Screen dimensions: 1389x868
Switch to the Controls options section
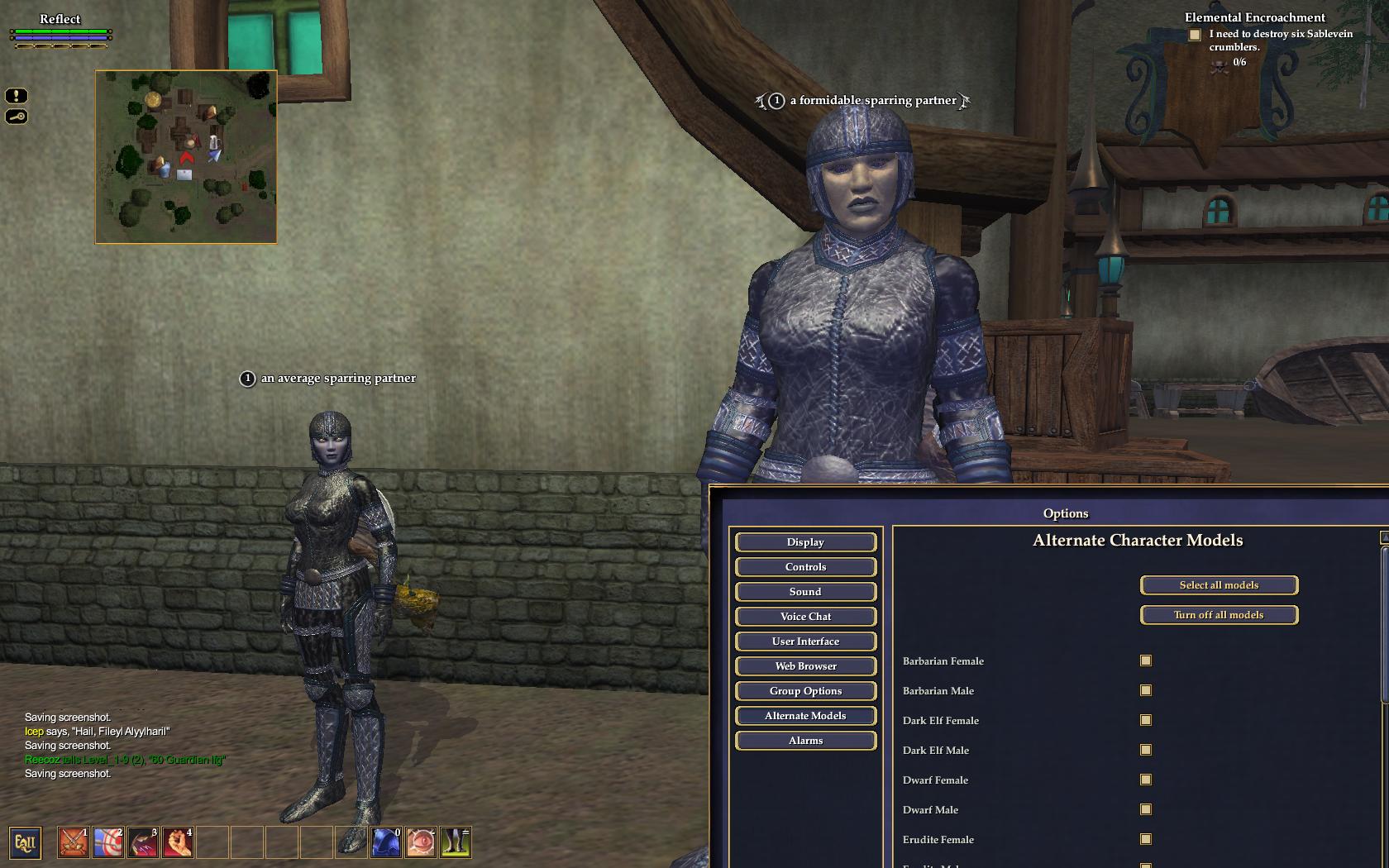[x=805, y=567]
